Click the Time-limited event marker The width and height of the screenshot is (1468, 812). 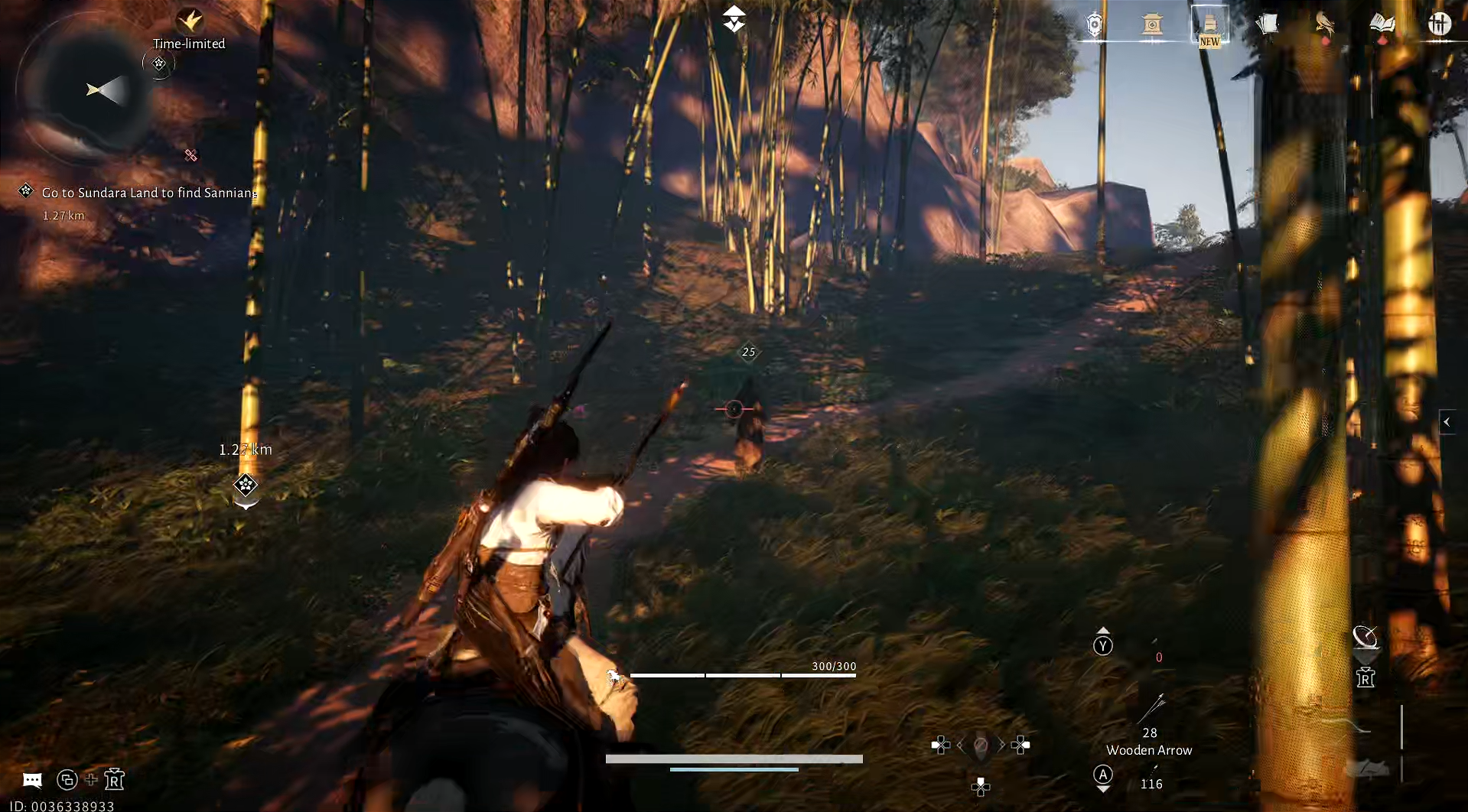[x=159, y=63]
